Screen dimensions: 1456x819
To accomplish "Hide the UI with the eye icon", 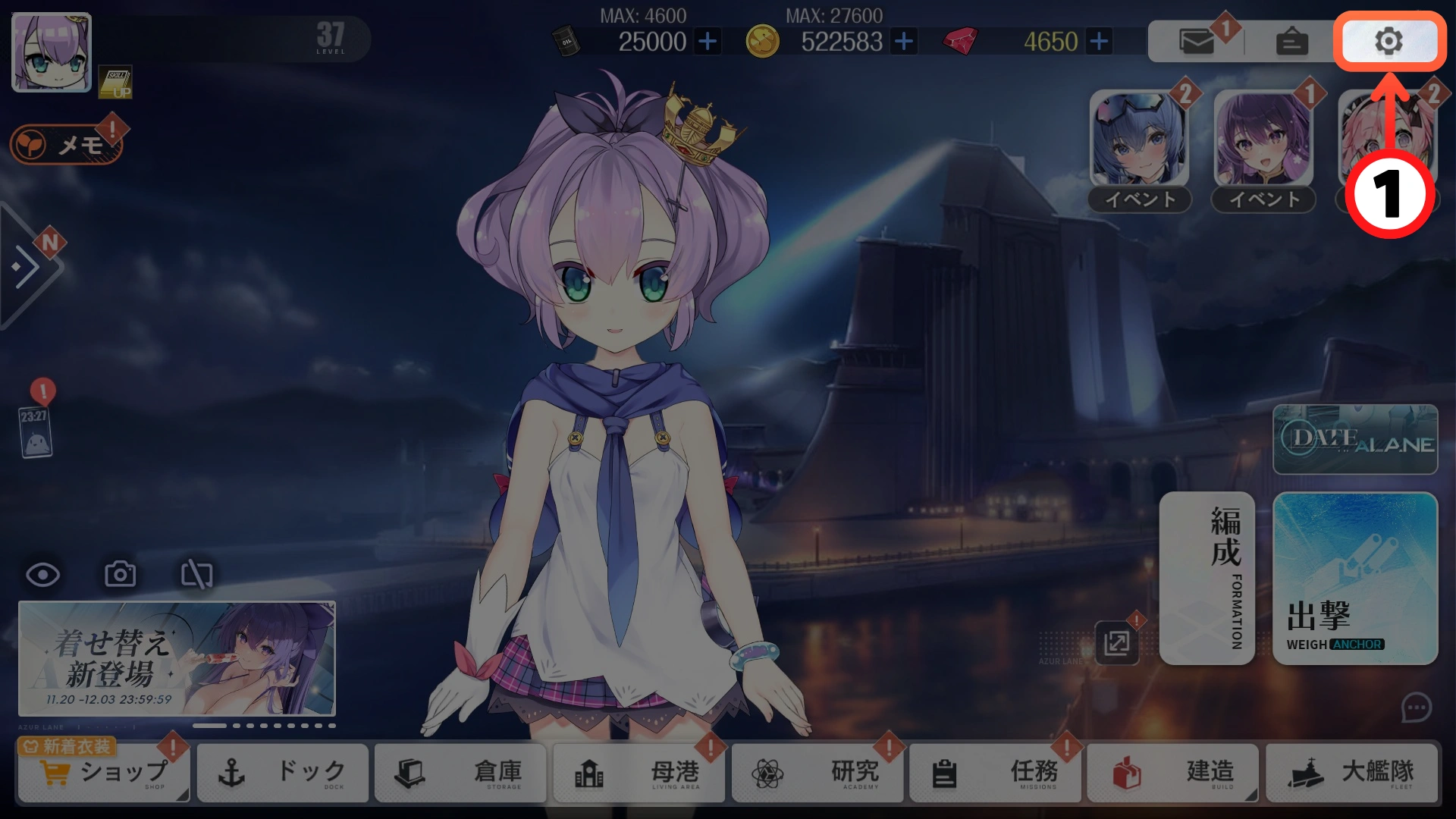I will 43,575.
